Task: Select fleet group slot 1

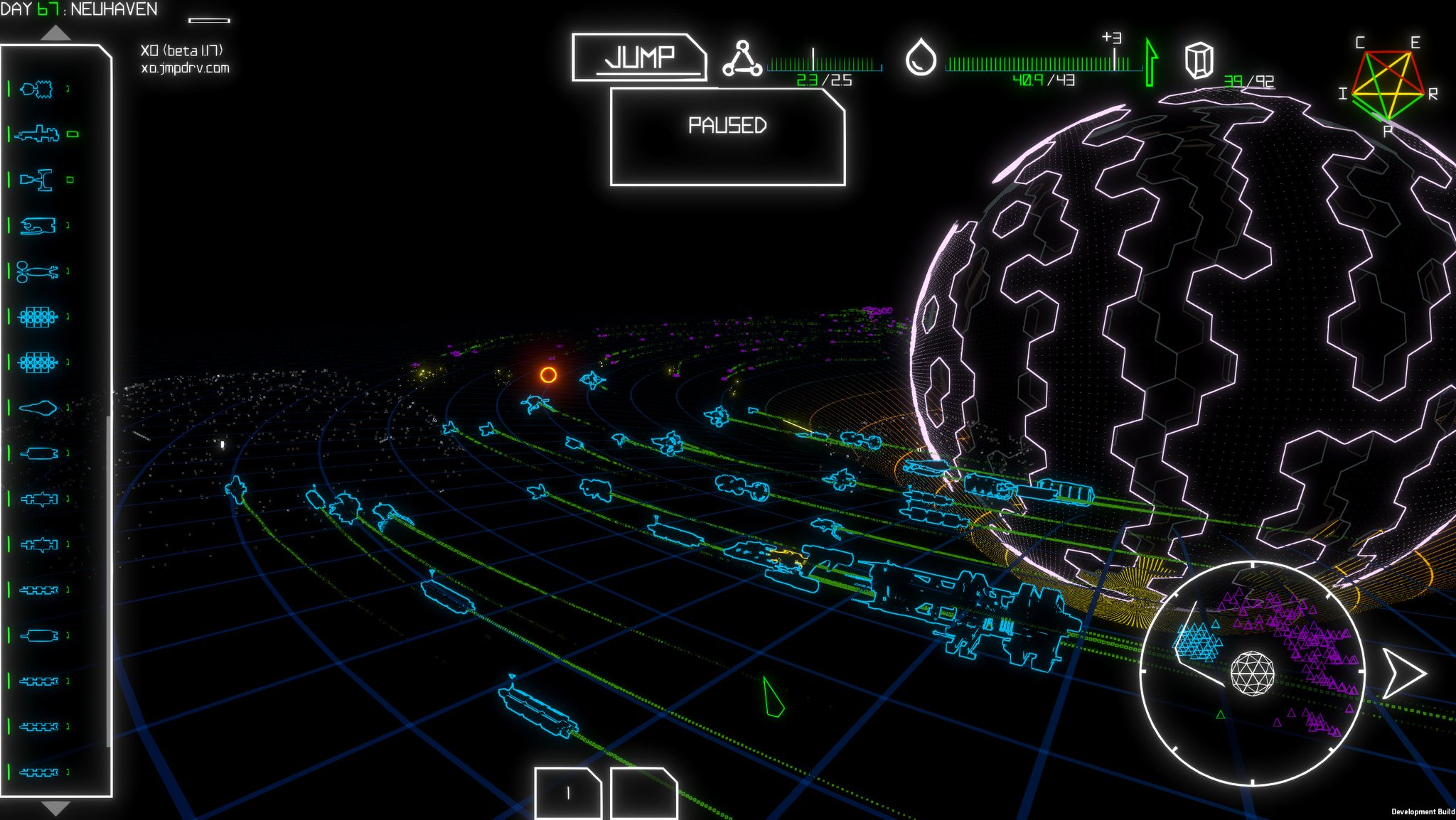Action: tap(567, 793)
